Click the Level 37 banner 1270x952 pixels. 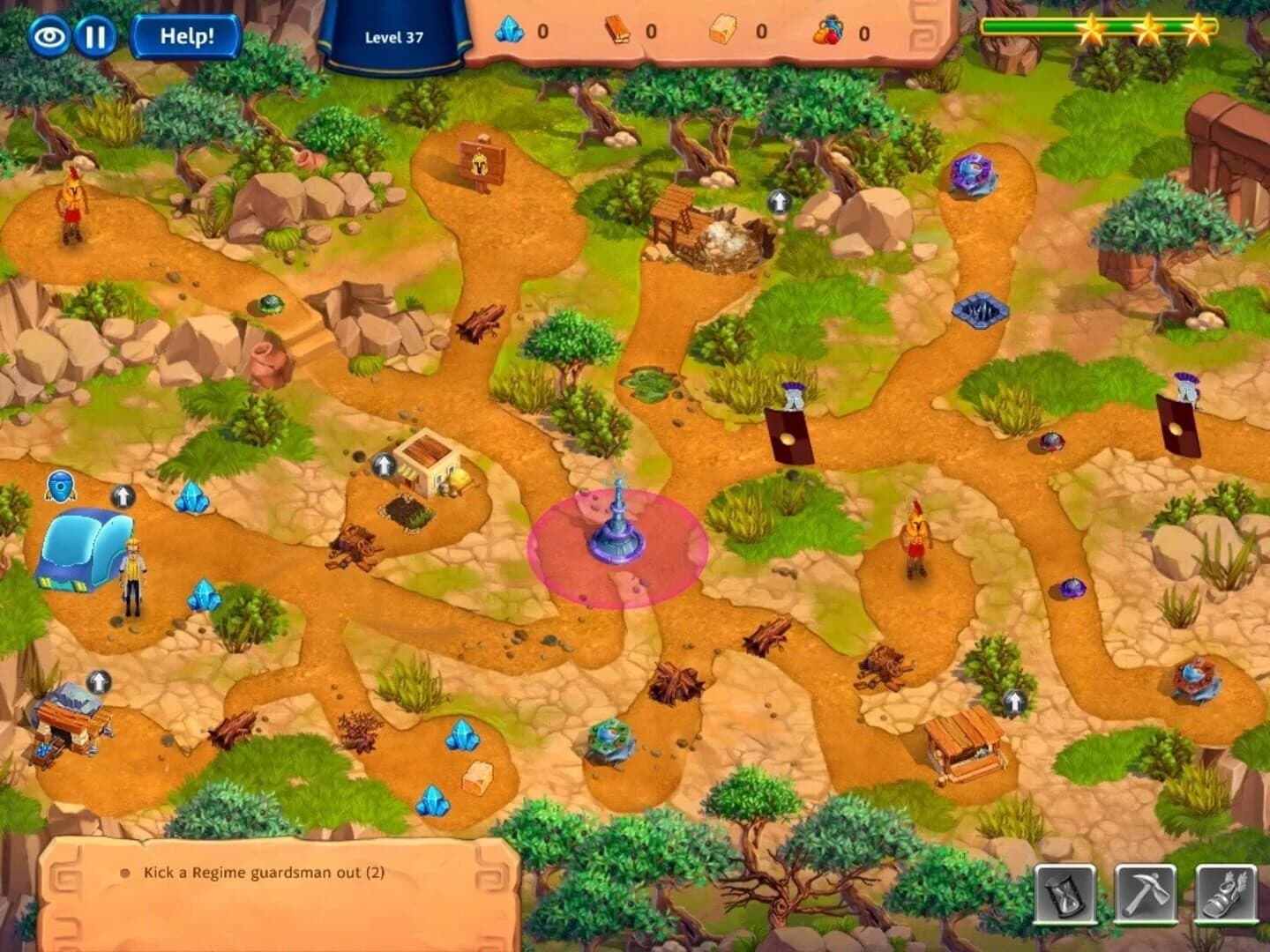[x=394, y=38]
